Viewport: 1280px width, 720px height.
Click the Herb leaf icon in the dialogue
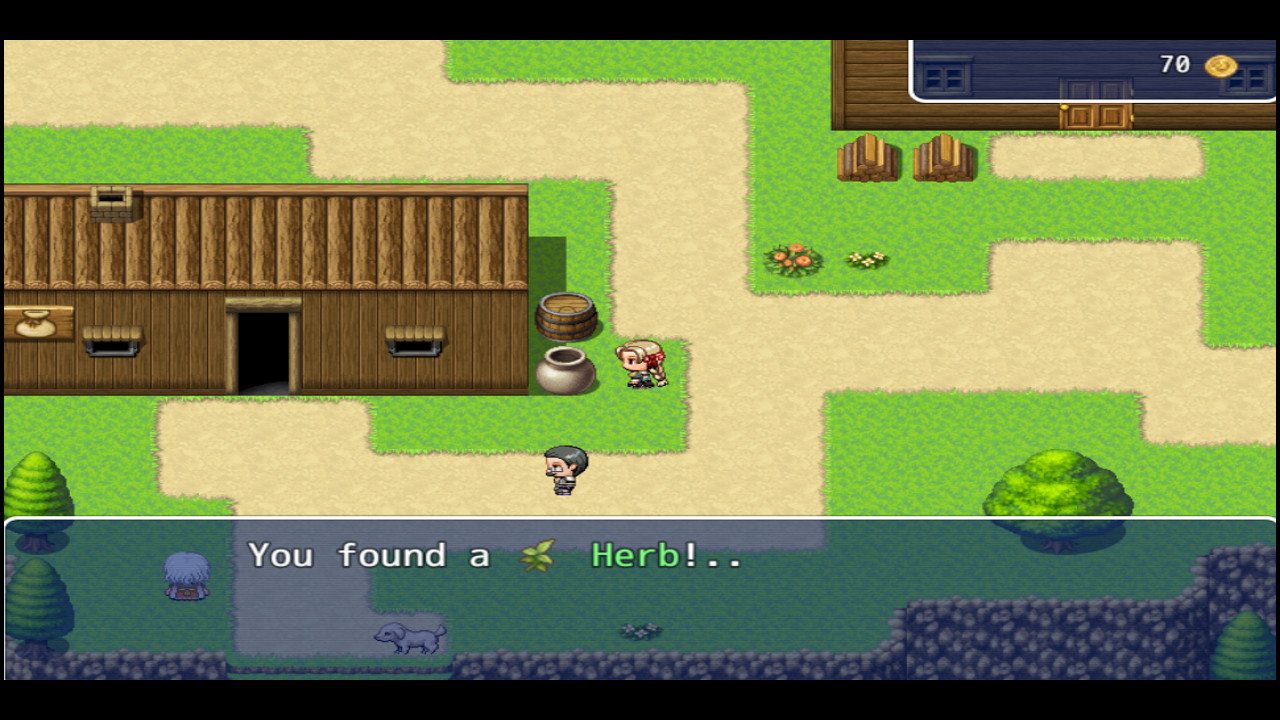click(537, 556)
